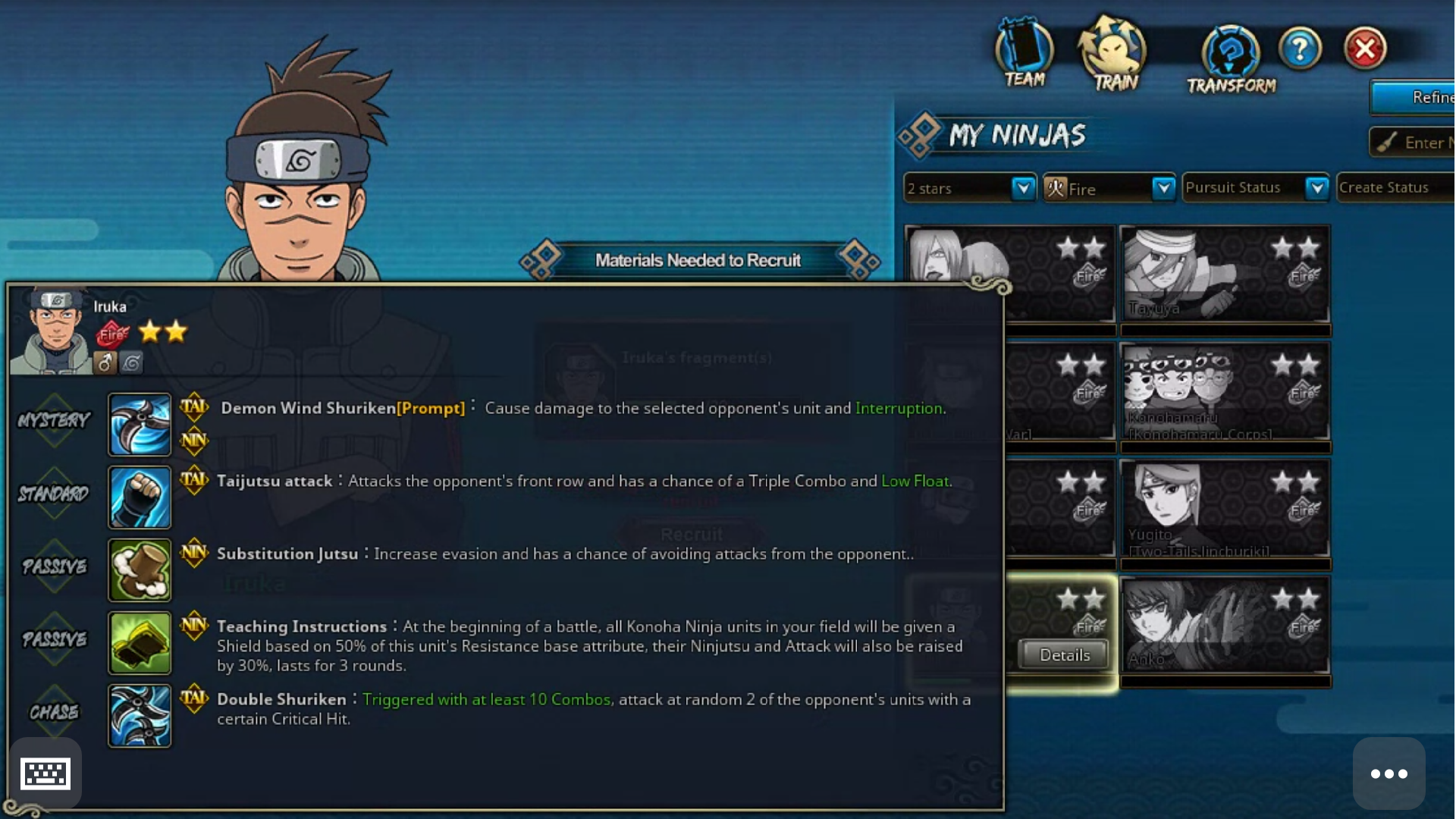
Task: Select the Anko ninja card
Action: click(x=1225, y=626)
